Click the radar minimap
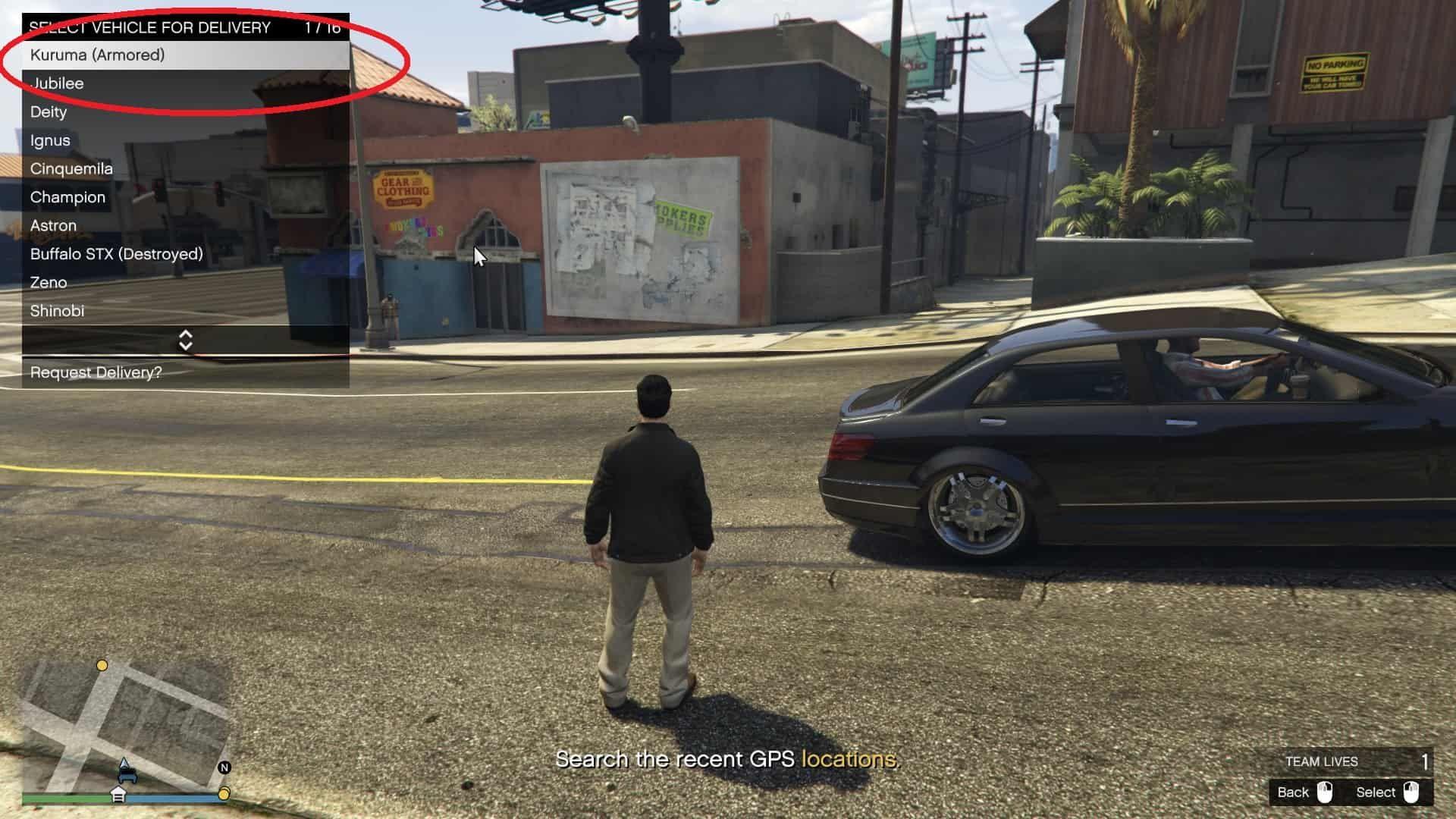Image resolution: width=1456 pixels, height=819 pixels. pos(125,724)
